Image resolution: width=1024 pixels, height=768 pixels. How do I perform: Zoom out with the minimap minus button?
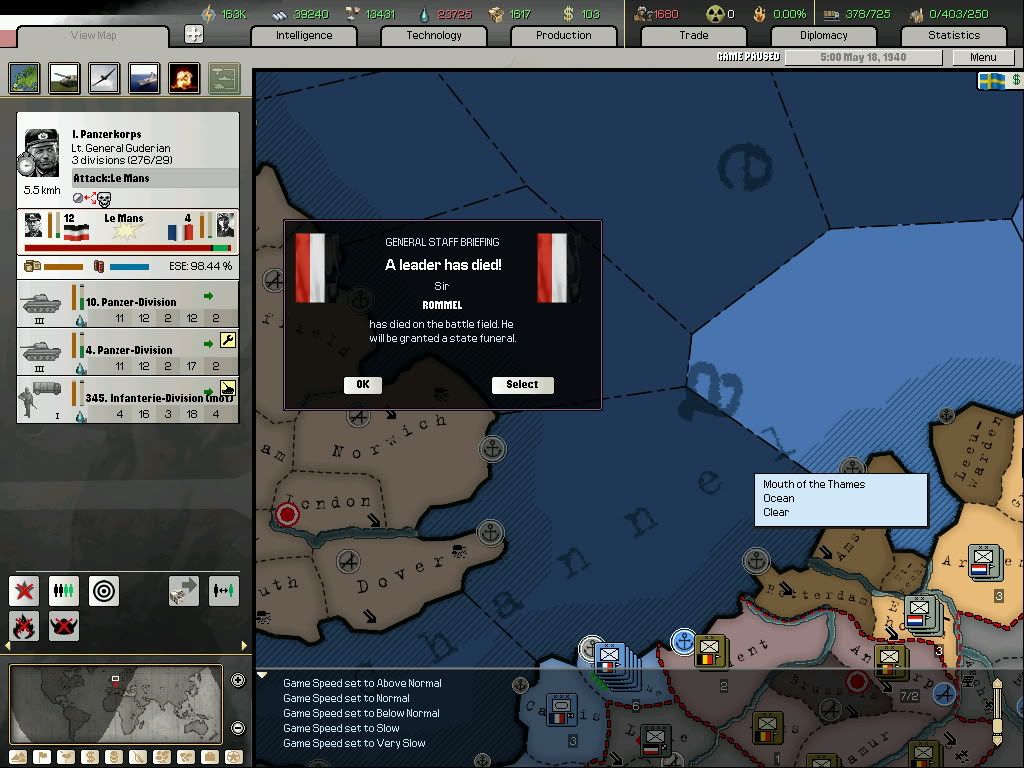pos(238,728)
